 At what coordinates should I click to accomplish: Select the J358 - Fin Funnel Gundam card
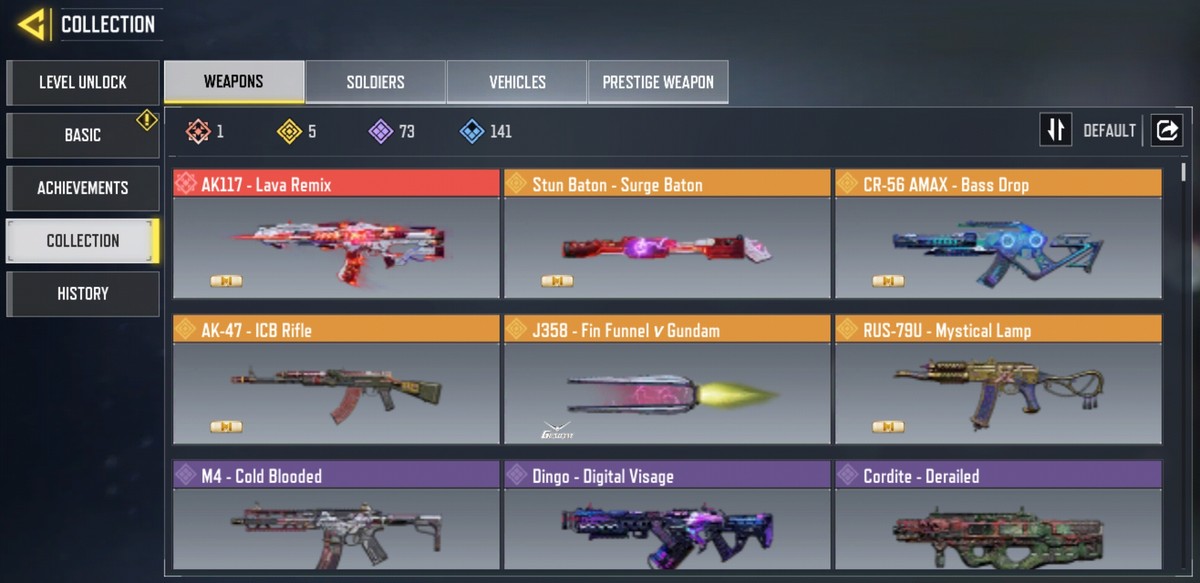coord(667,380)
